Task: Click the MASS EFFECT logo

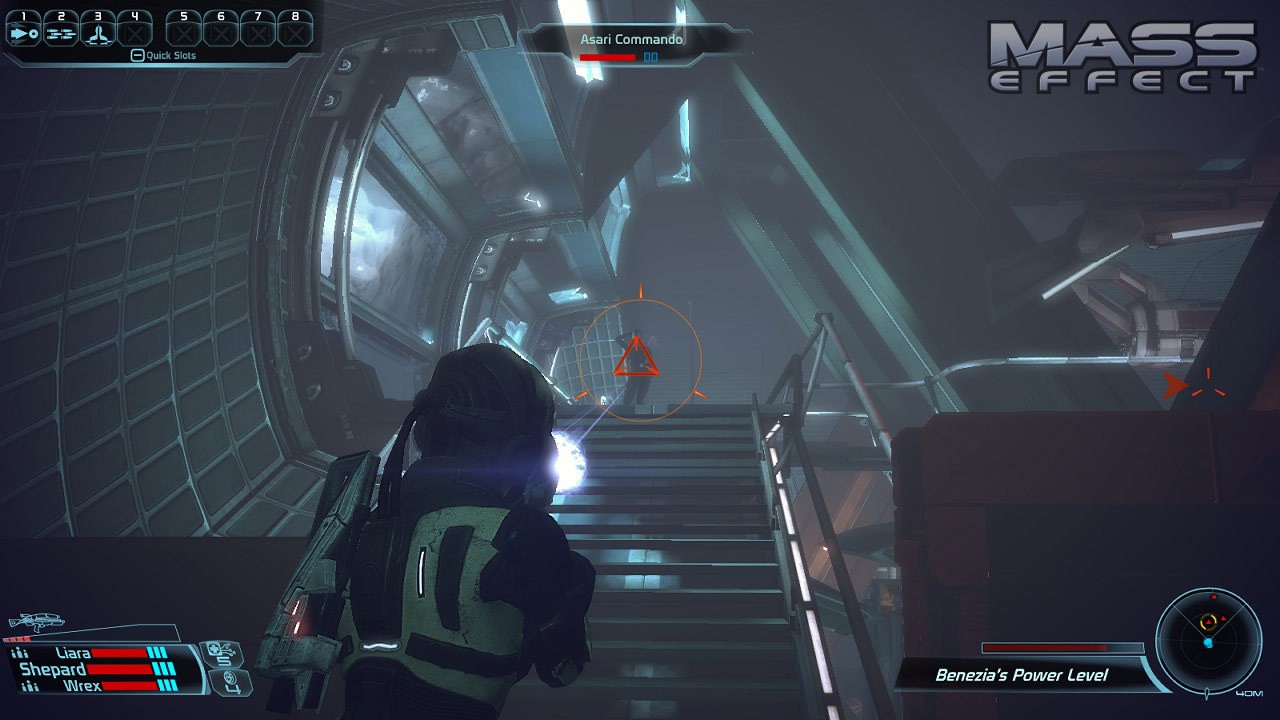Action: pyautogui.click(x=1122, y=46)
